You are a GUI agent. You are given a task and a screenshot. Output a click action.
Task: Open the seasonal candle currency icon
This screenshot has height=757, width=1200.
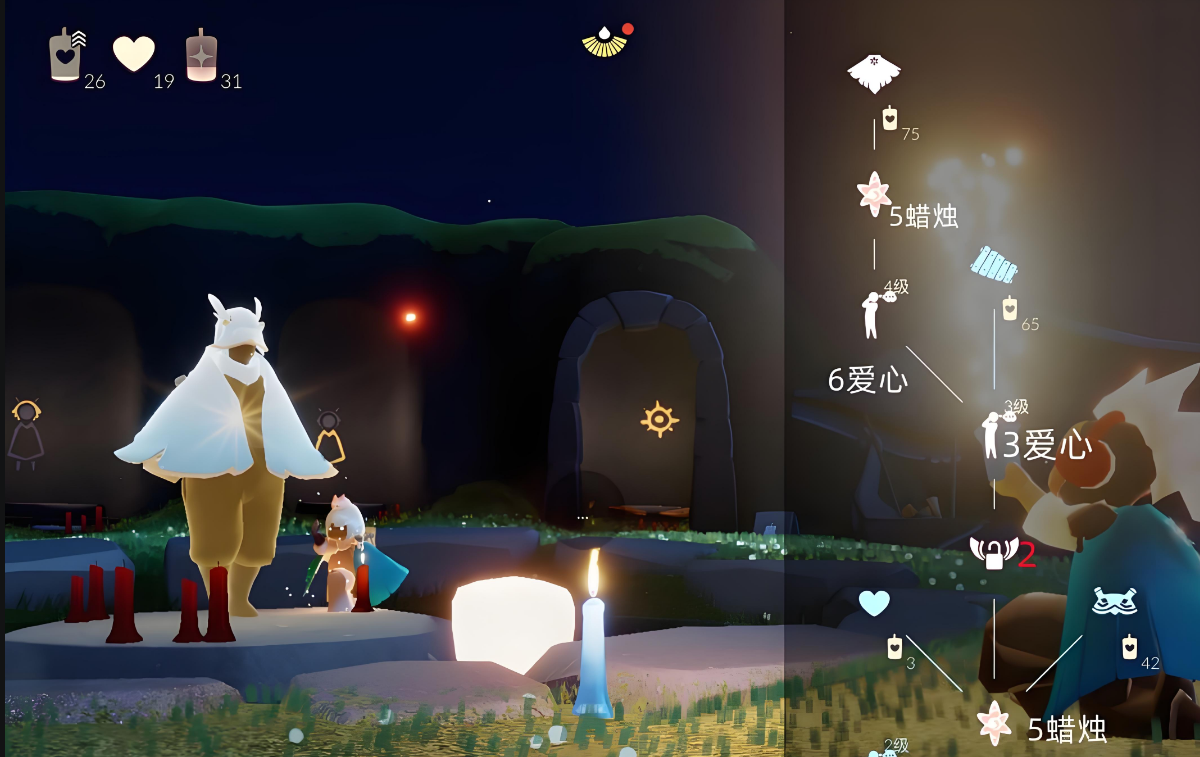(66, 55)
